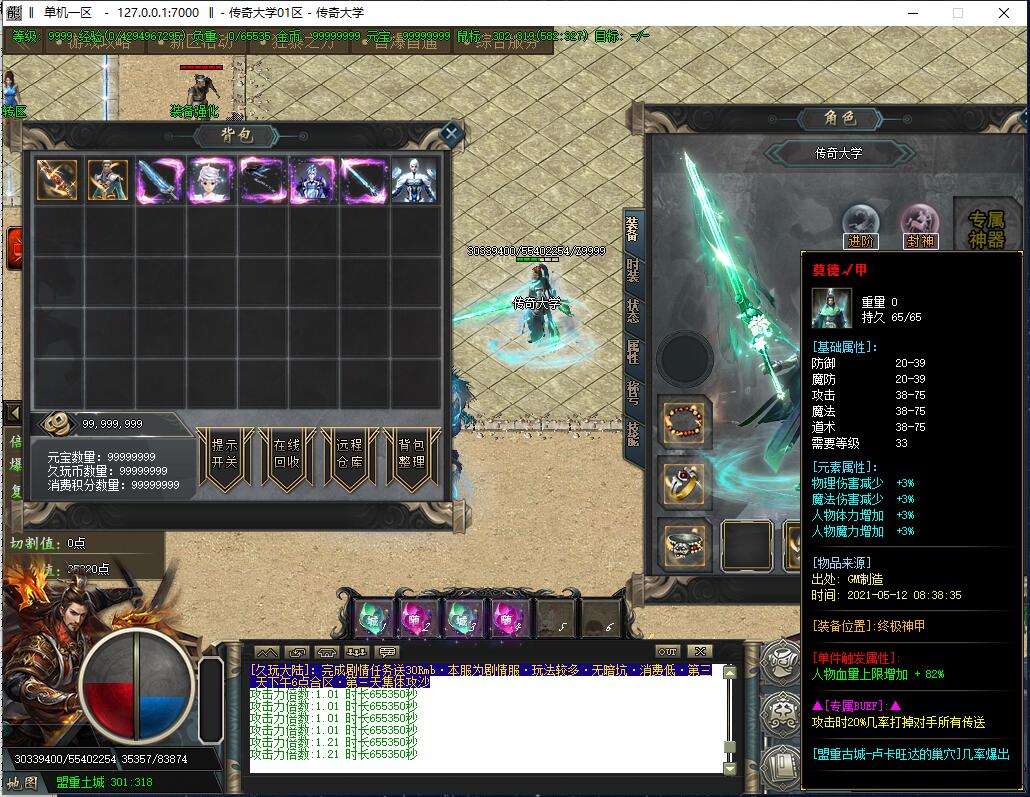The height and width of the screenshot is (797, 1030).
Task: Click the chat window OUT button
Action: click(x=667, y=652)
